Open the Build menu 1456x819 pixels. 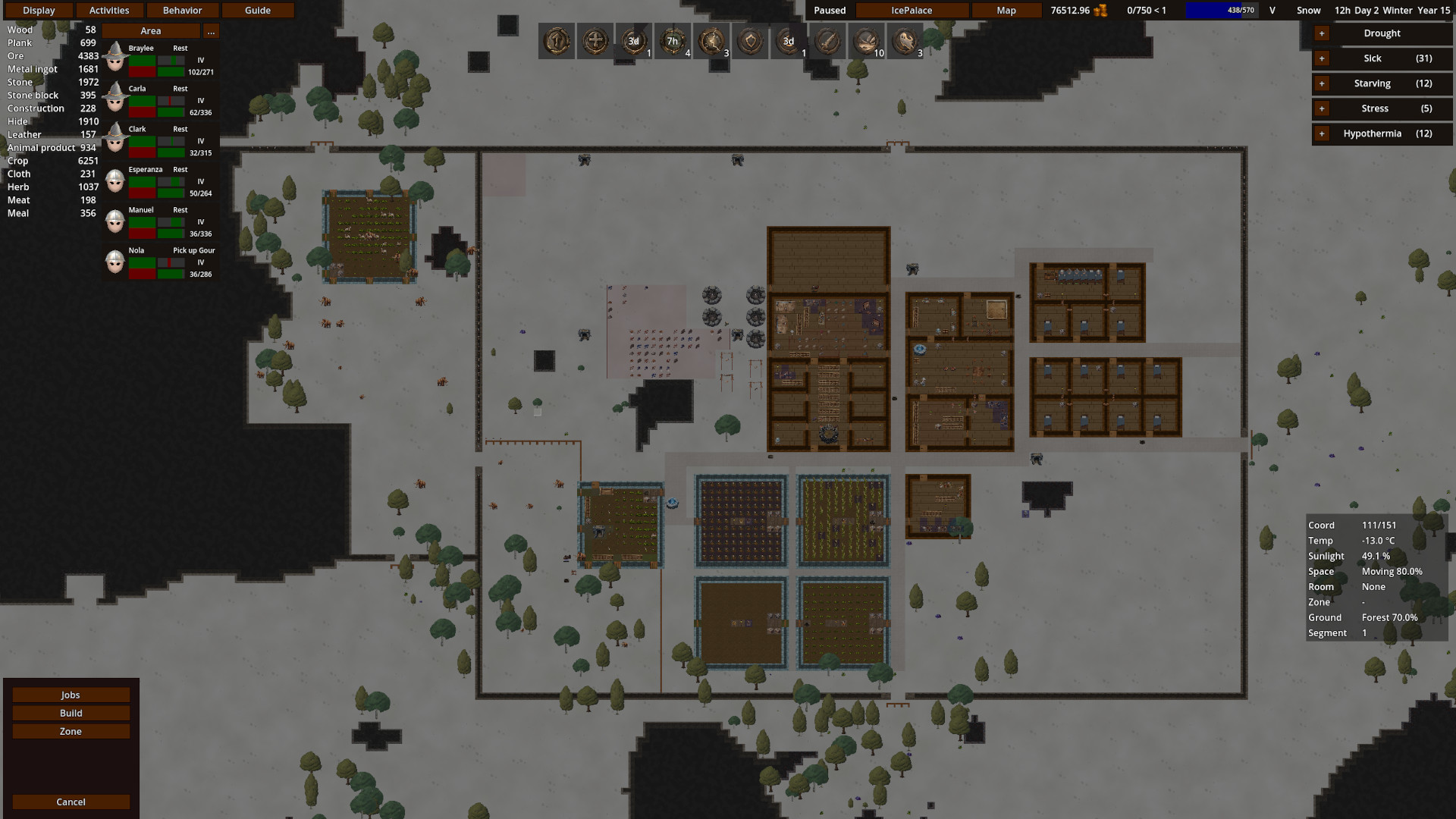click(x=71, y=713)
